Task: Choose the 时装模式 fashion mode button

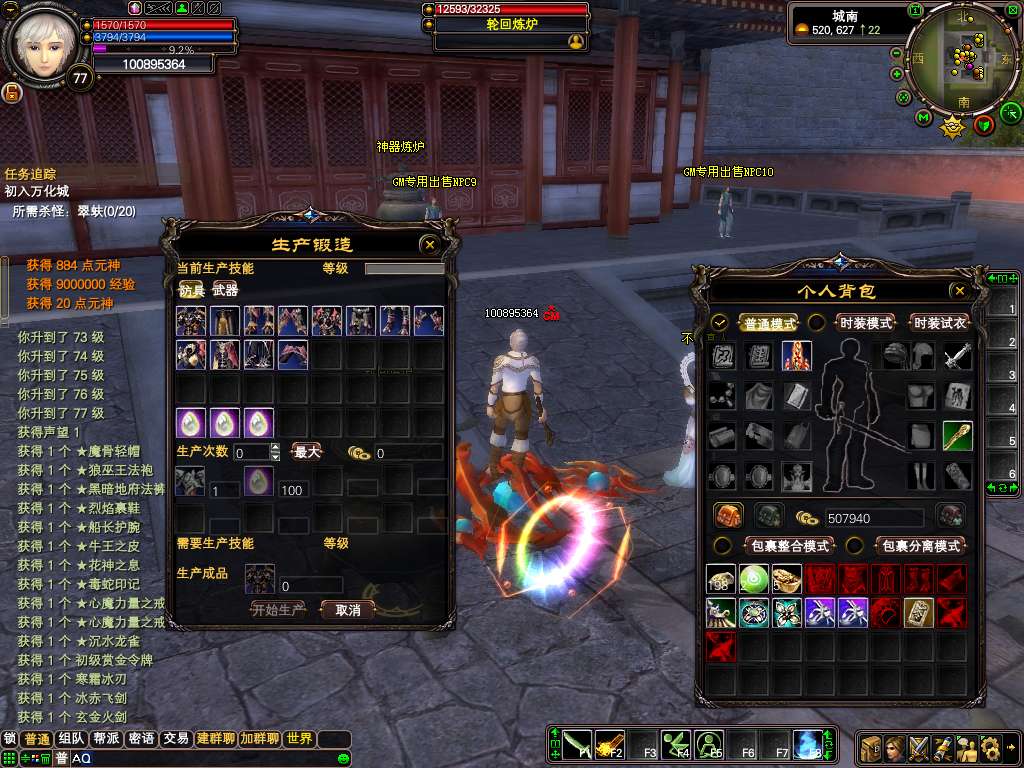Action: (x=866, y=324)
